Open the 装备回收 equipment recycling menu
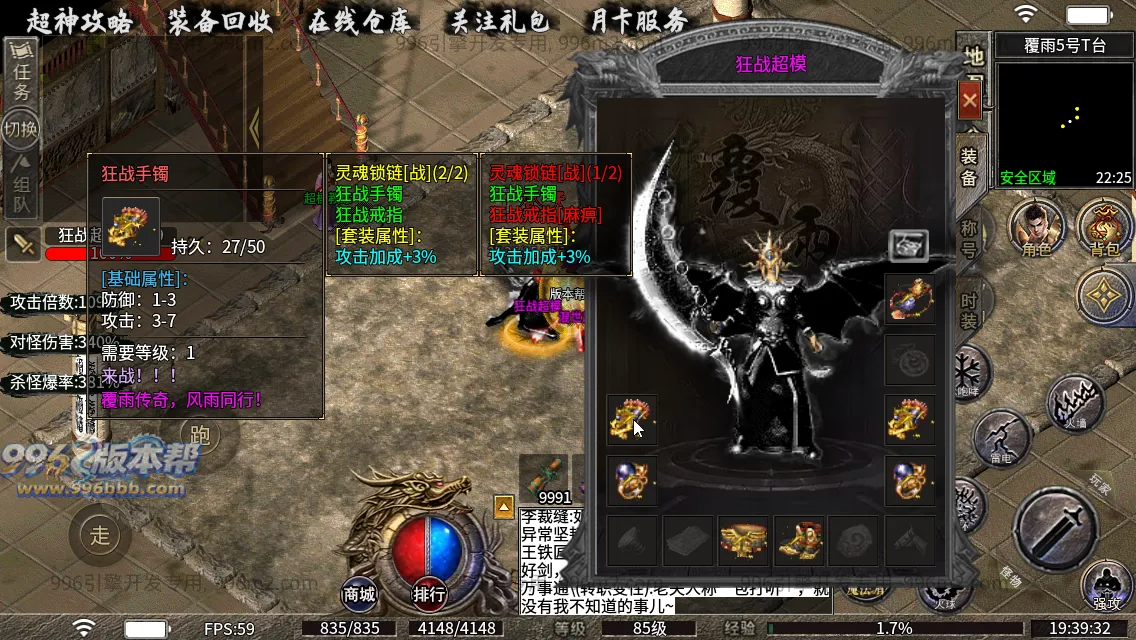Screen dimensions: 1136x640 pos(220,21)
